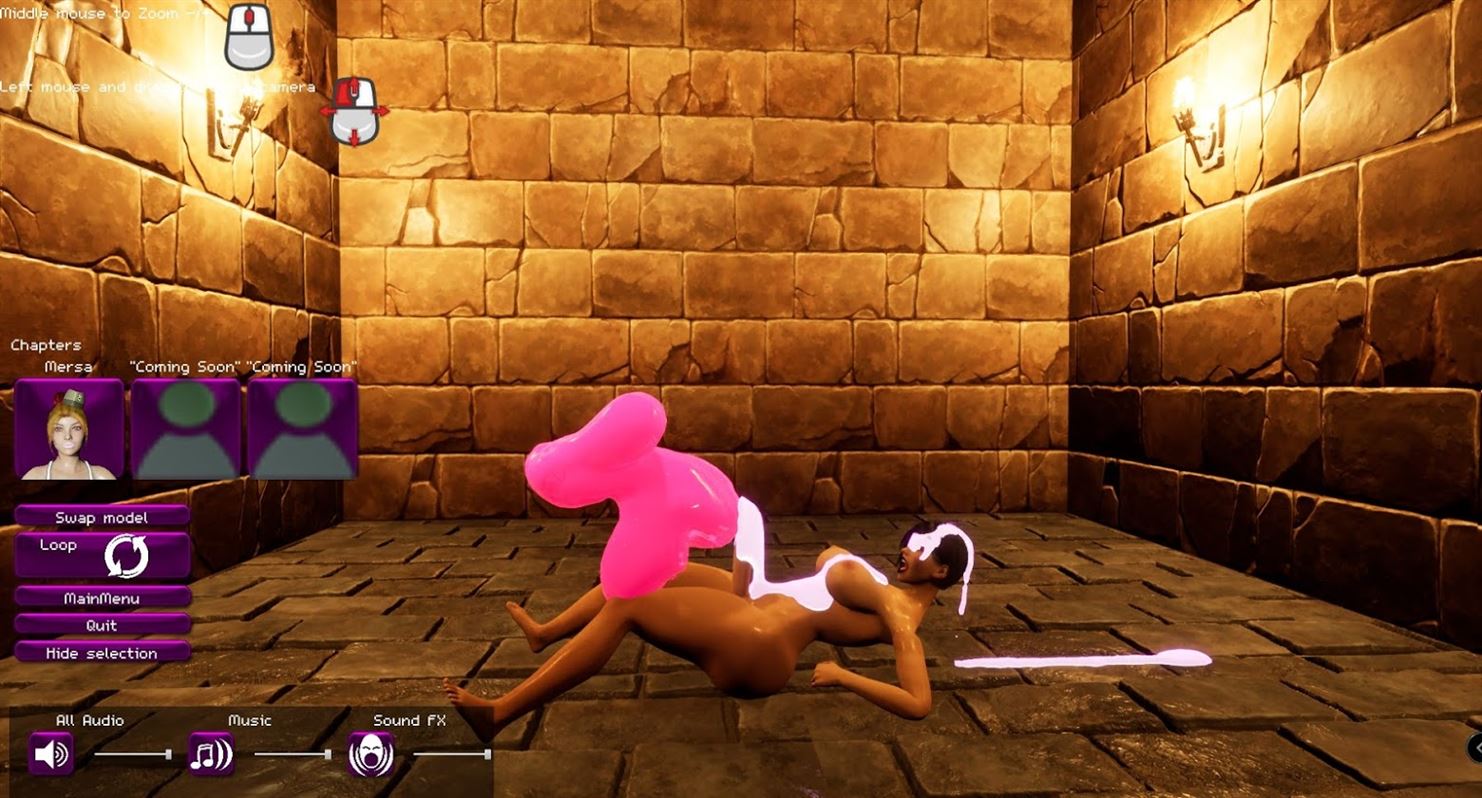This screenshot has width=1482, height=798.
Task: Toggle the Music note icon
Action: (211, 754)
